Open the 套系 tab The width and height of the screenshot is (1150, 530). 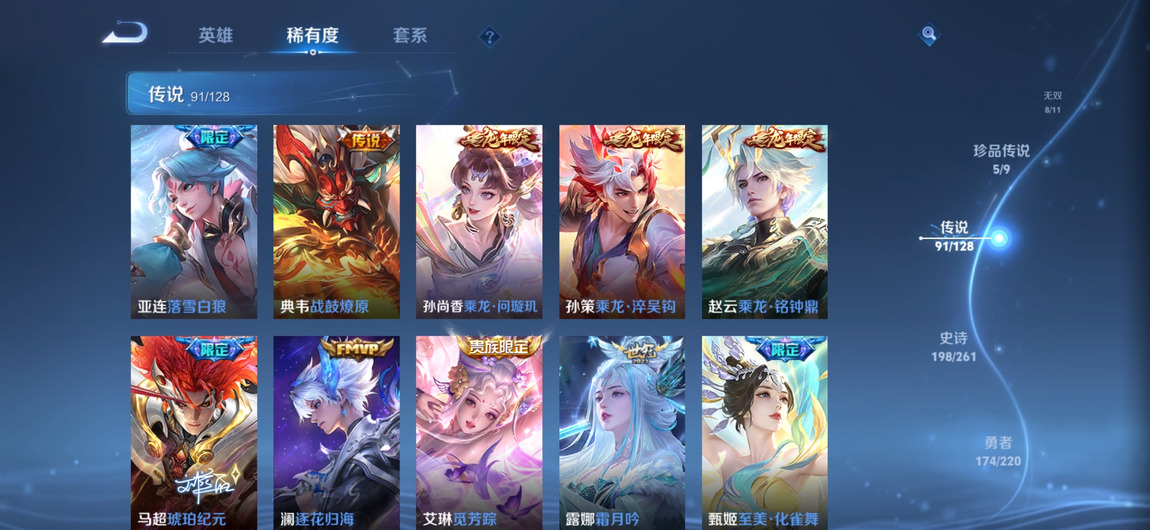tap(410, 36)
